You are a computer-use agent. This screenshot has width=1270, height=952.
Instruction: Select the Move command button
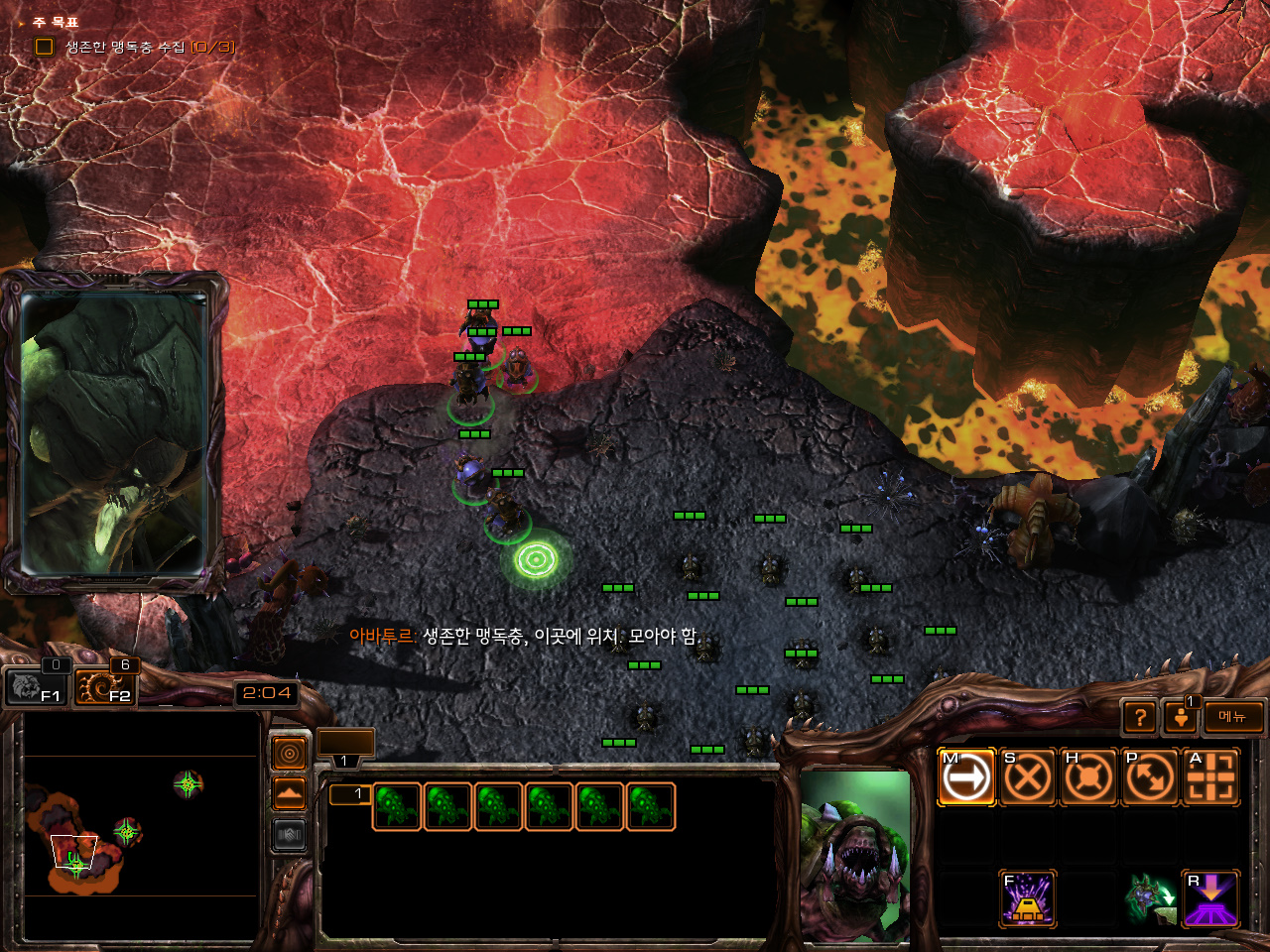(x=966, y=776)
